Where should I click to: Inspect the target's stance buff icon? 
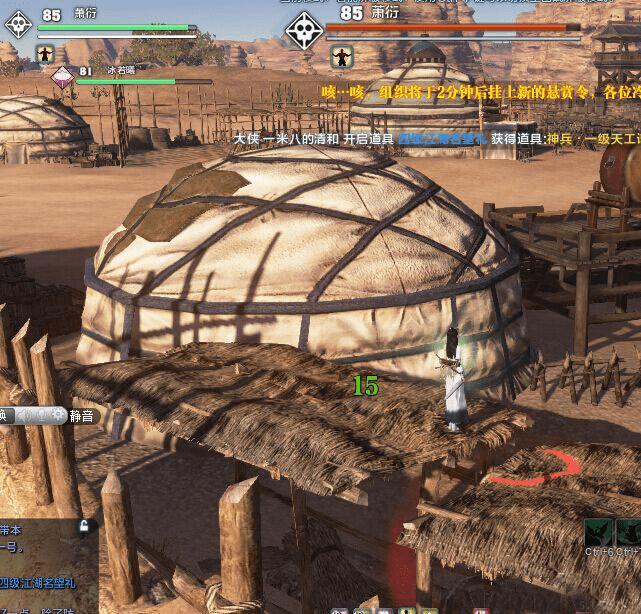[343, 56]
